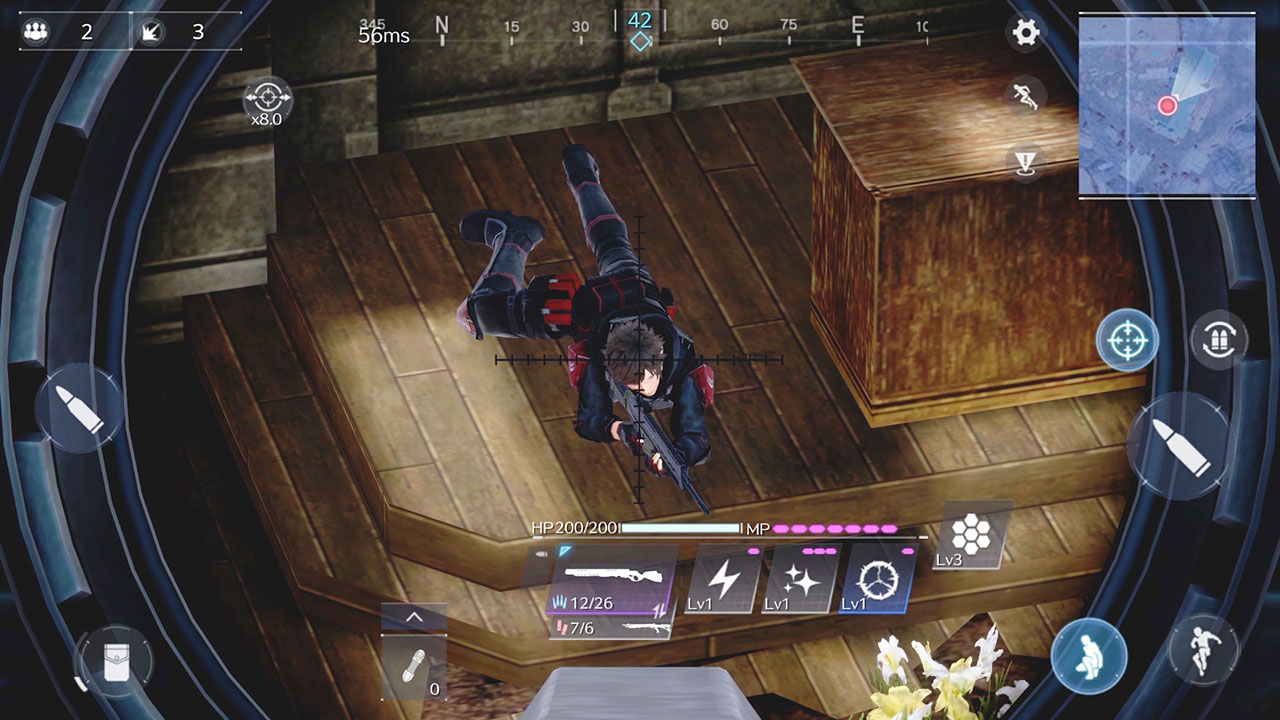1280x720 pixels.
Task: Change the x8.0 scope zoom
Action: click(267, 101)
